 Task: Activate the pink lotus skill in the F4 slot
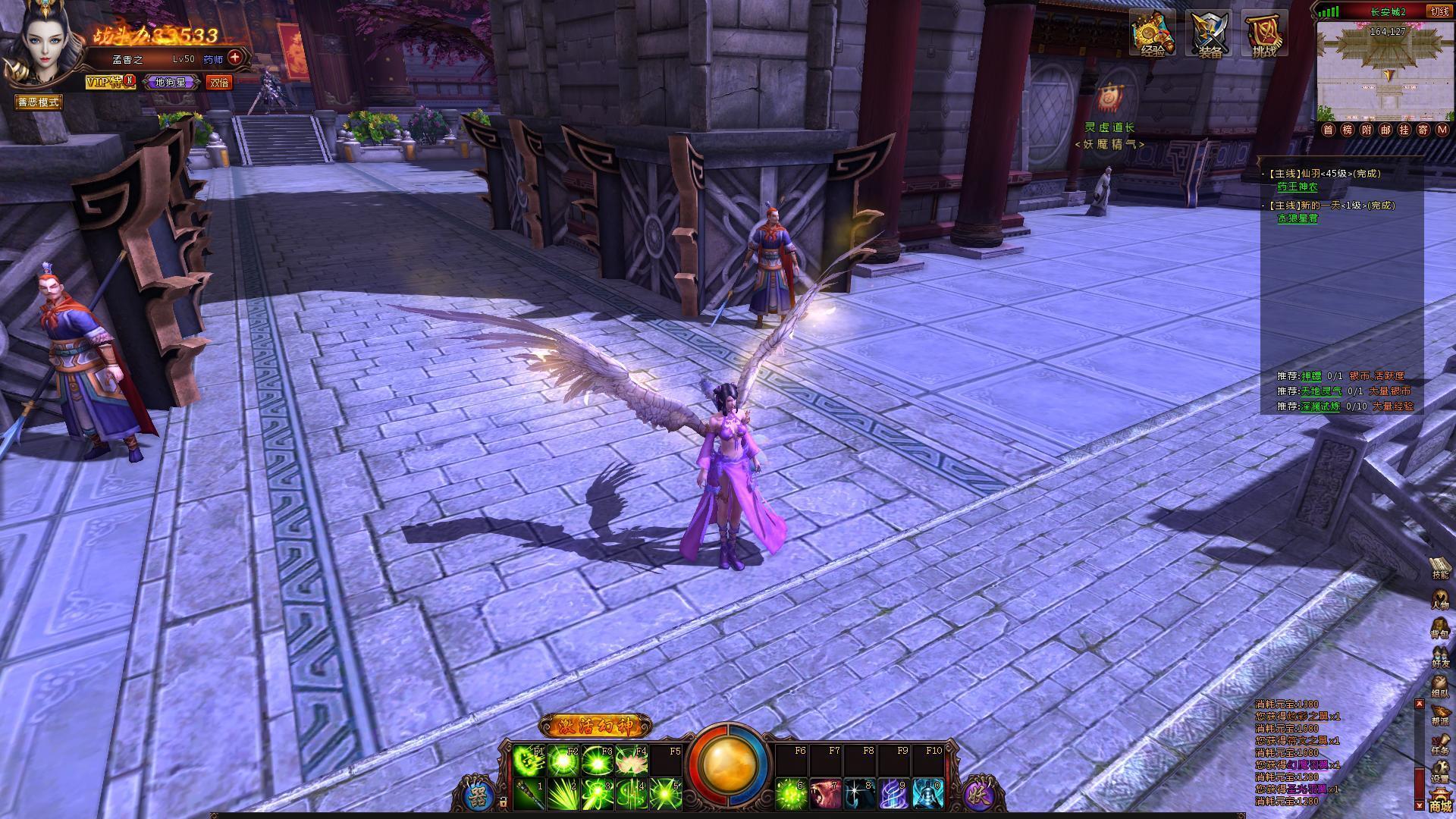[632, 759]
